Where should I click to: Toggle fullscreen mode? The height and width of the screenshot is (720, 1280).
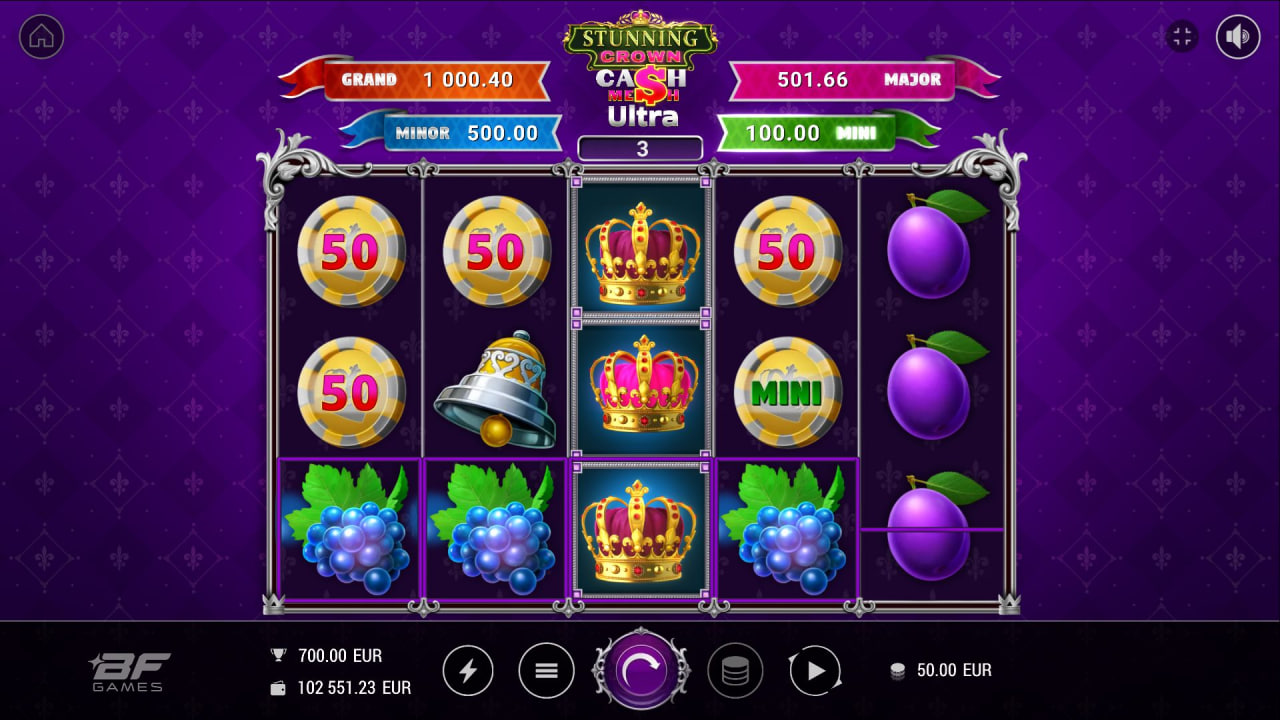pyautogui.click(x=1183, y=35)
